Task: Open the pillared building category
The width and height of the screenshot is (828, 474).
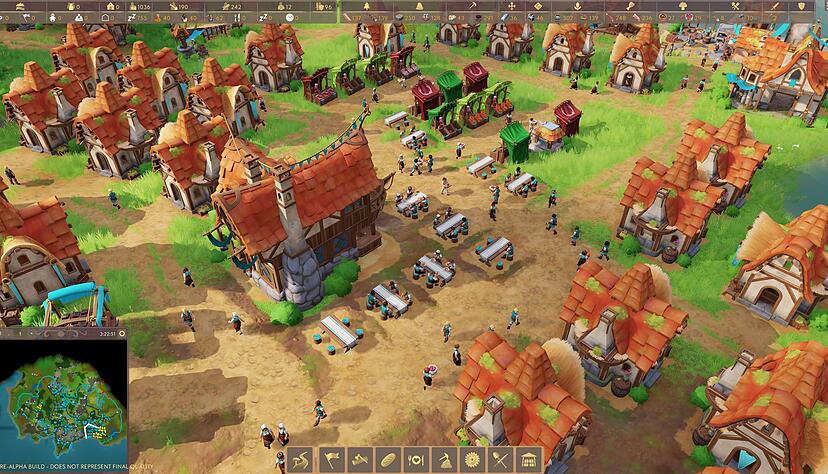Action: 527,460
